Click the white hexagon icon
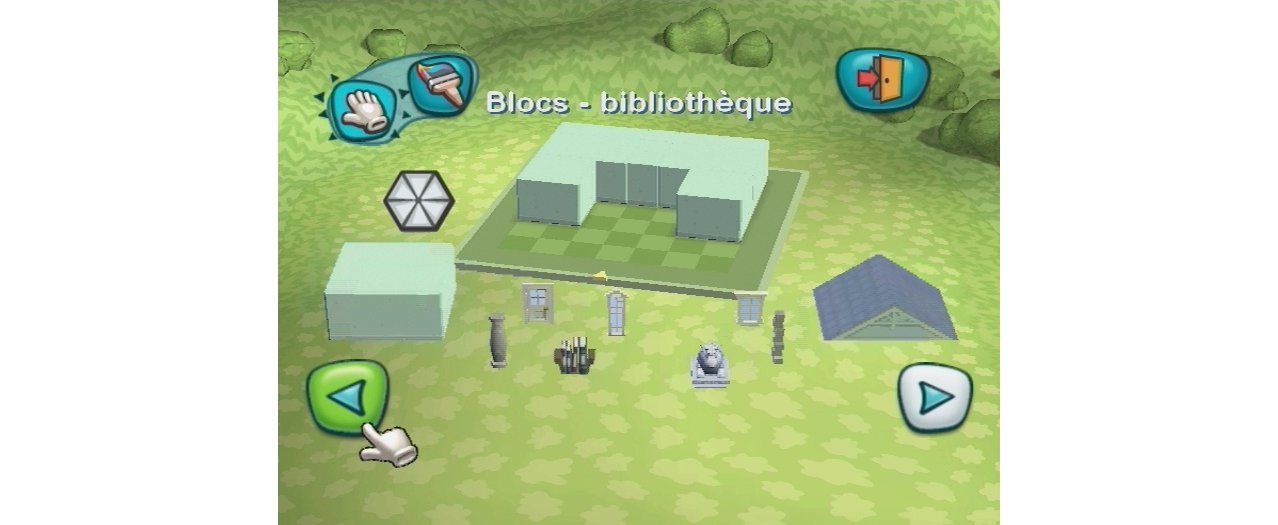This screenshot has height=525, width=1278. click(419, 201)
